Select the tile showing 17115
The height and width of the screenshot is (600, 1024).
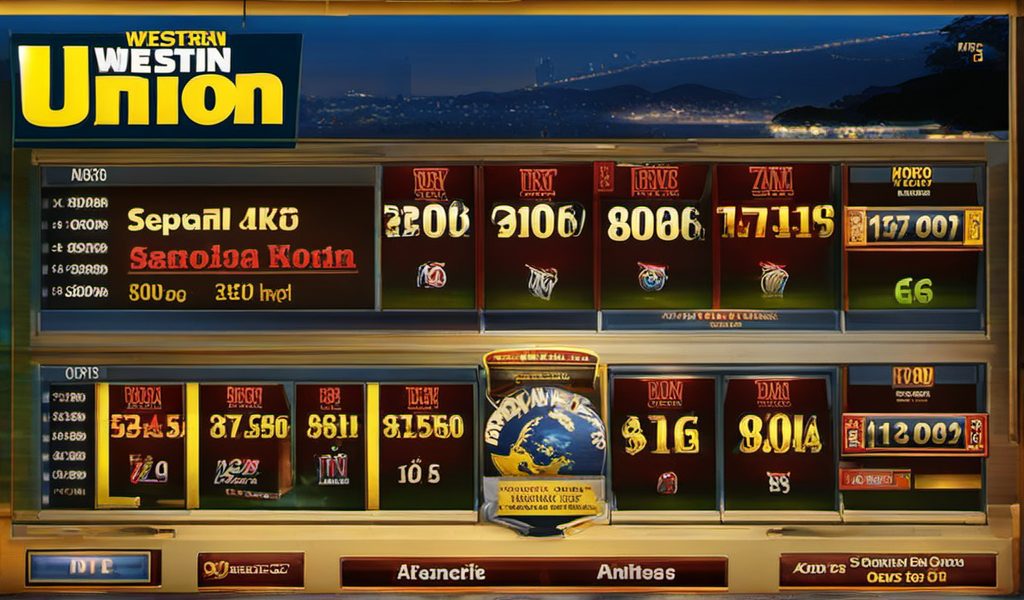(776, 237)
